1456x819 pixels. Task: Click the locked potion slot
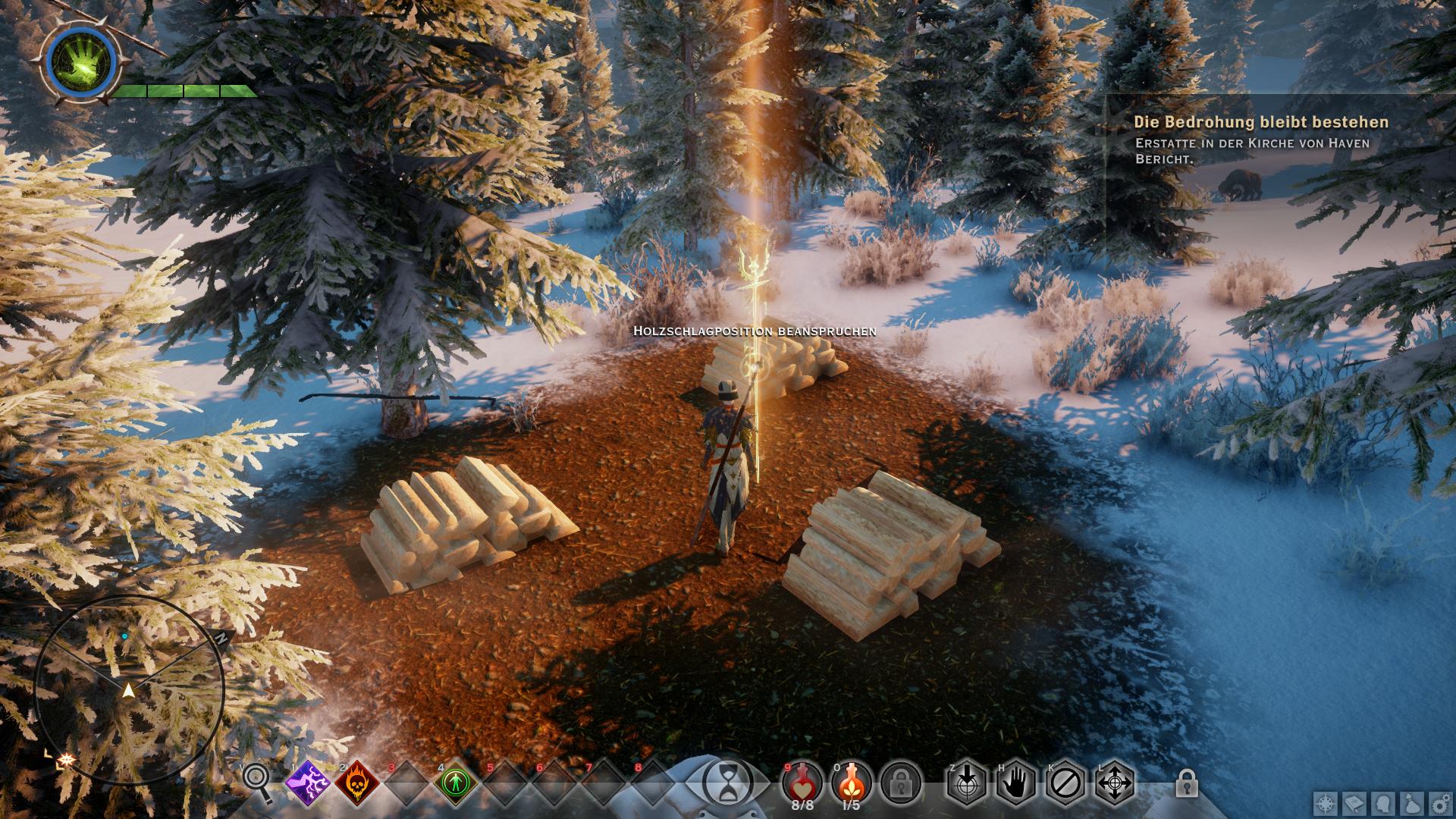point(902,781)
